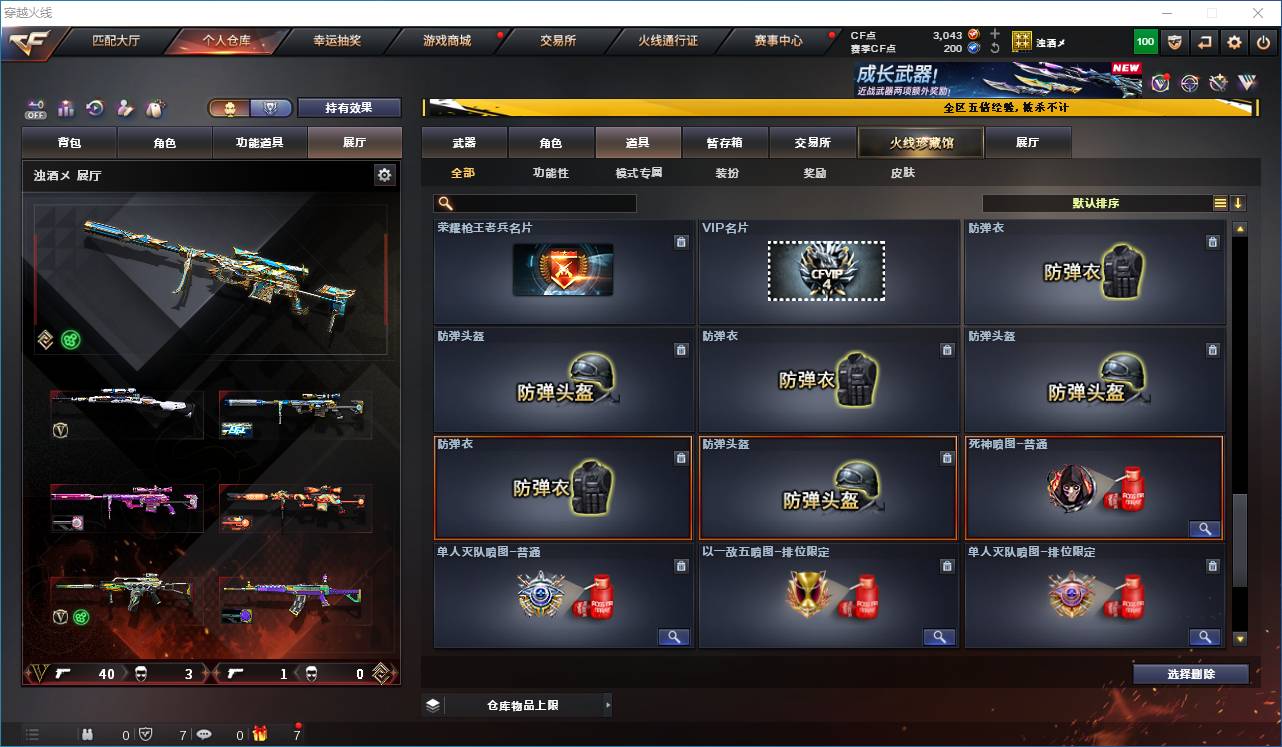The image size is (1282, 747).
Task: Toggle selection of the VIP名片 card
Action: [827, 272]
